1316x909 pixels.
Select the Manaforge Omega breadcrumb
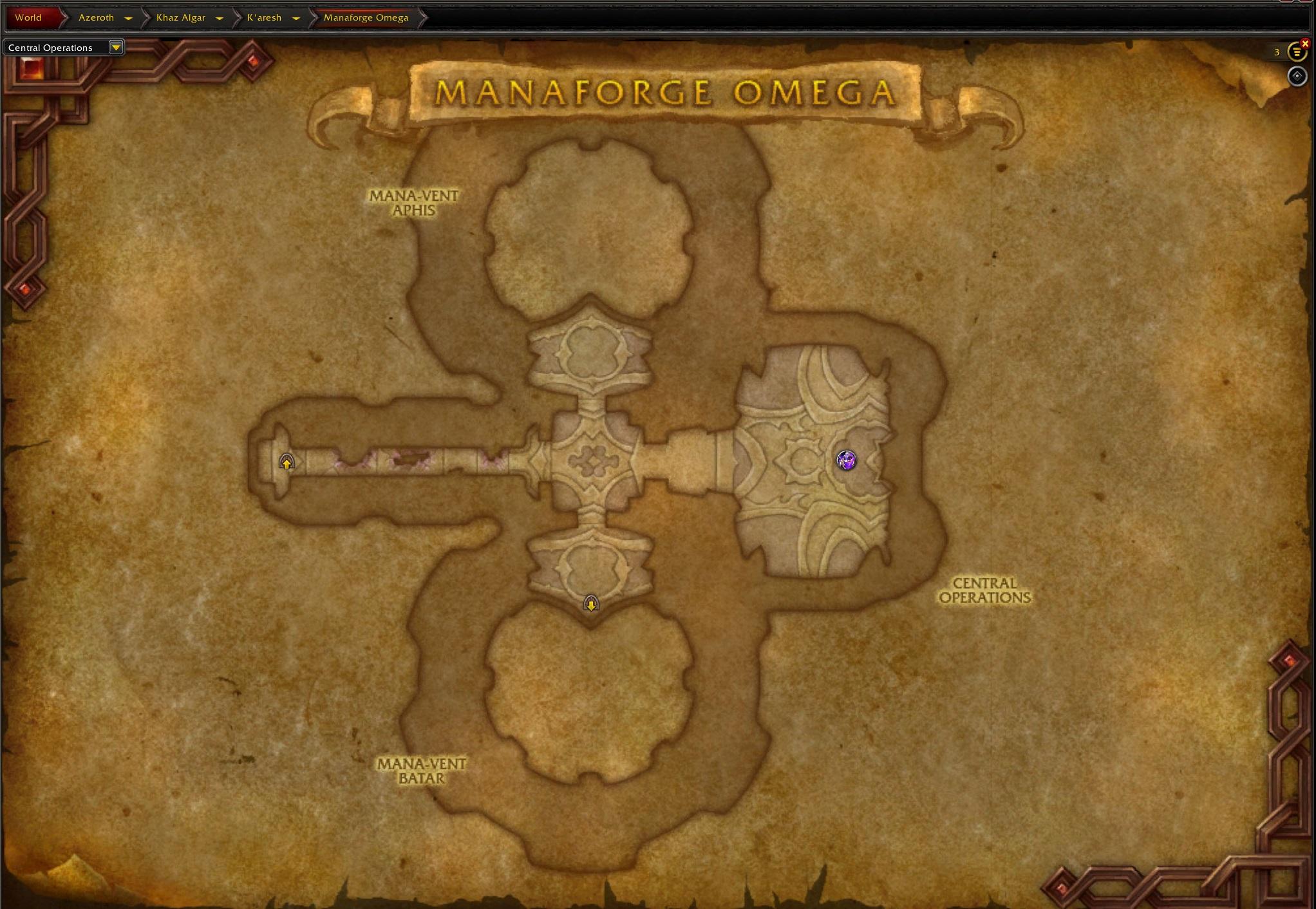tap(366, 17)
